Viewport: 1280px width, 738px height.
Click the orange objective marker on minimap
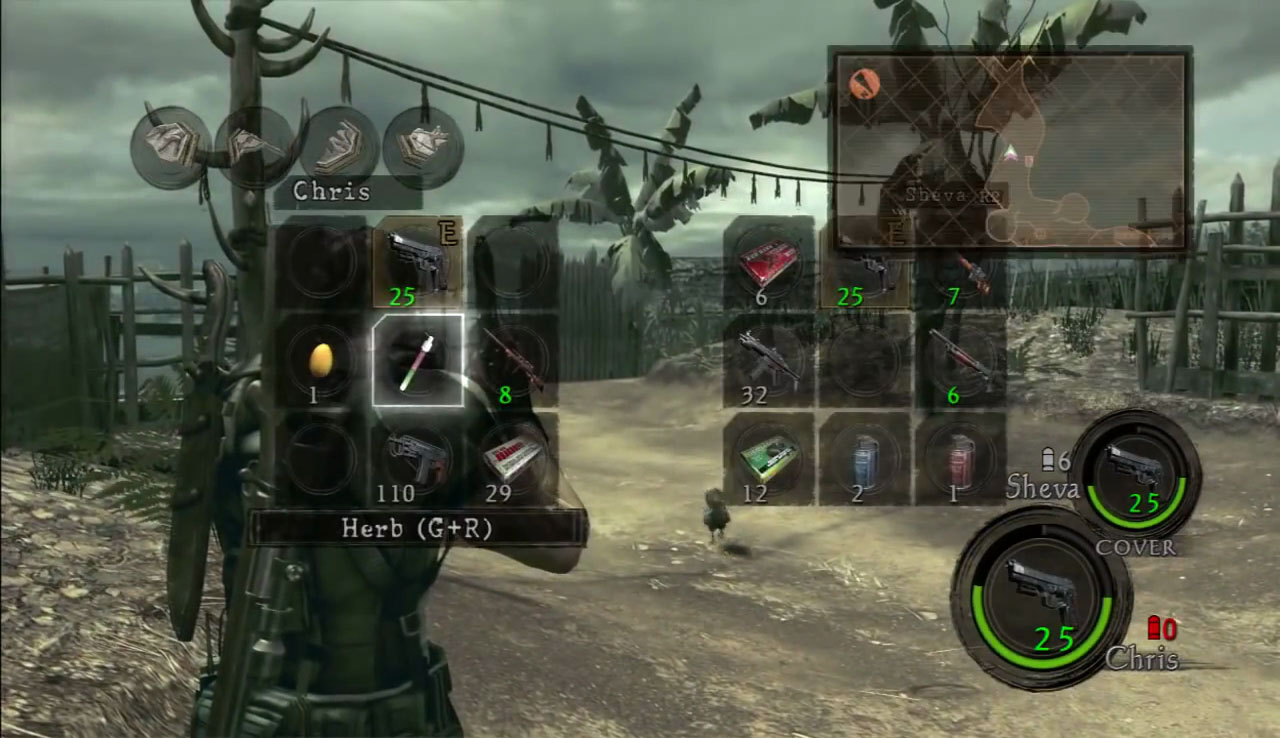(862, 82)
